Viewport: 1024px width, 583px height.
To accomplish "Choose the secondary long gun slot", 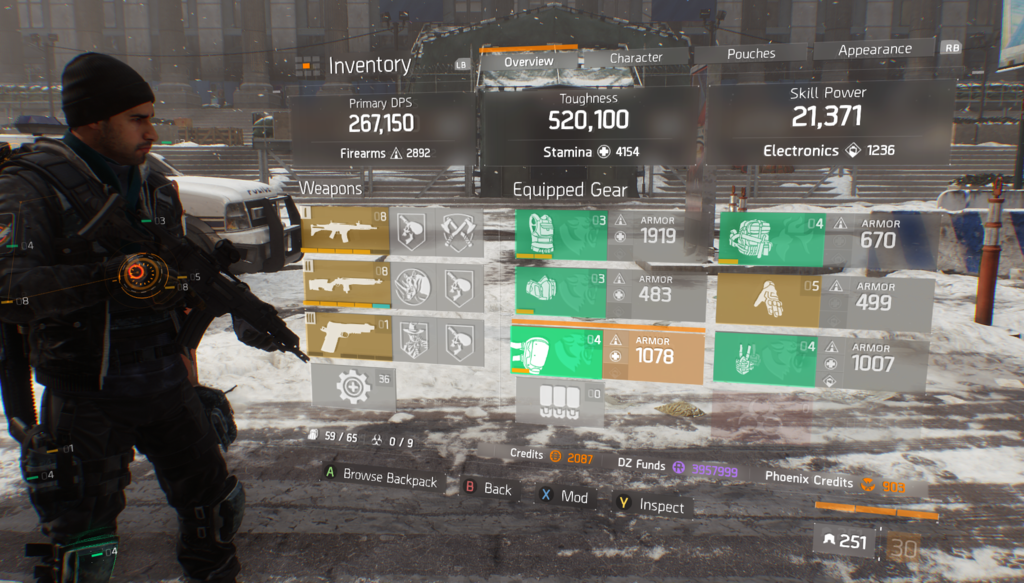I will click(345, 286).
